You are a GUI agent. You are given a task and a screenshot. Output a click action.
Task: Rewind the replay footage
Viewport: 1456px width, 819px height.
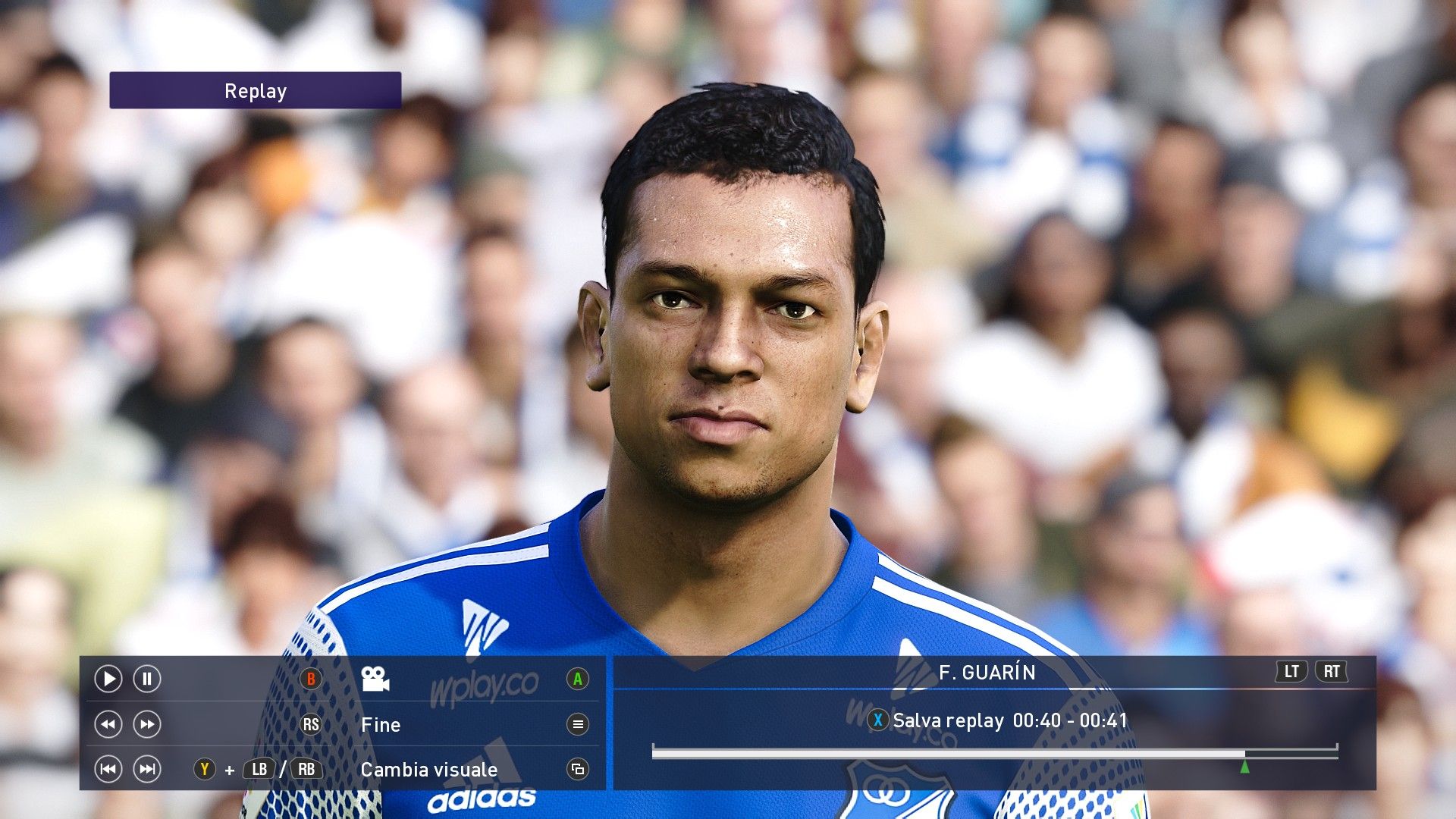click(x=108, y=724)
